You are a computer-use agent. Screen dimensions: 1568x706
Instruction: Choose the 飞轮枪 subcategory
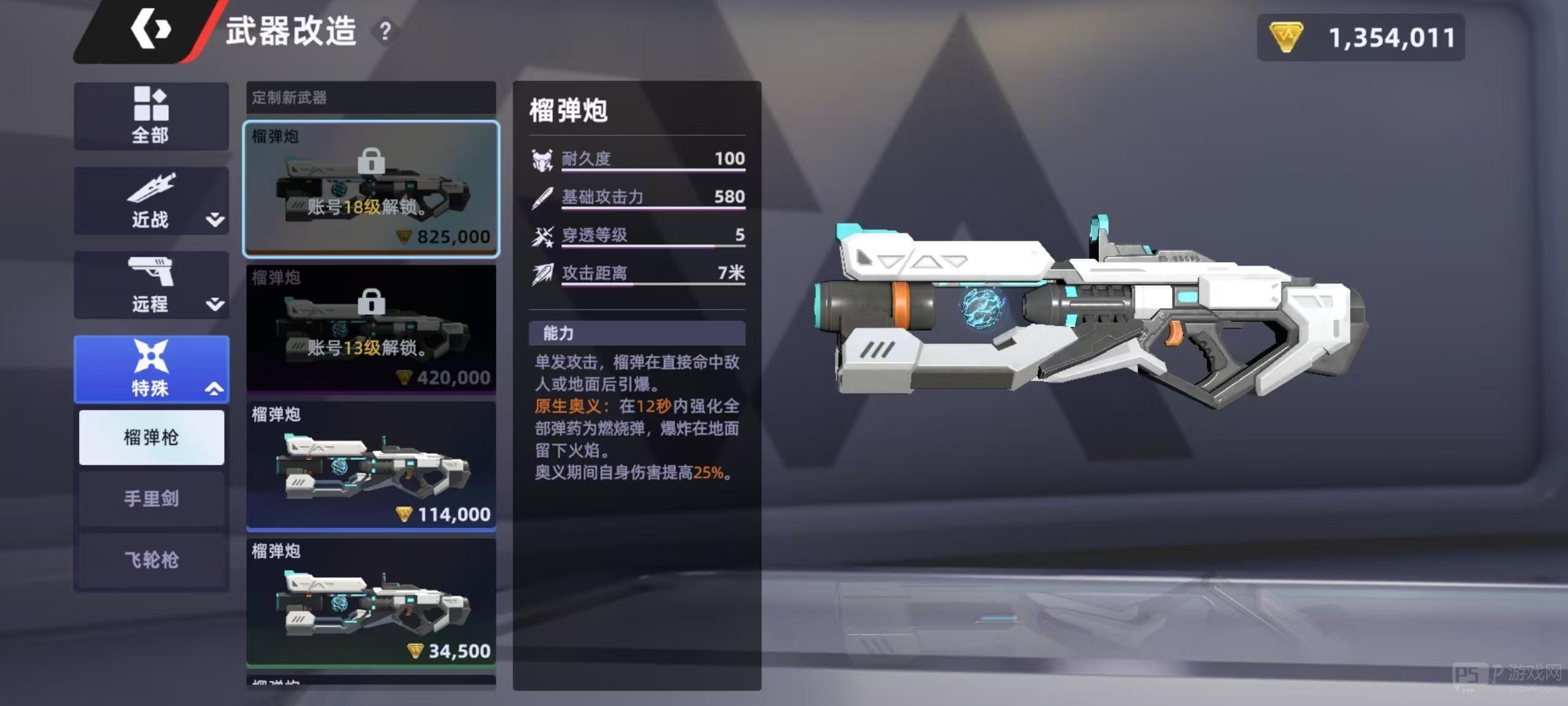pos(151,560)
